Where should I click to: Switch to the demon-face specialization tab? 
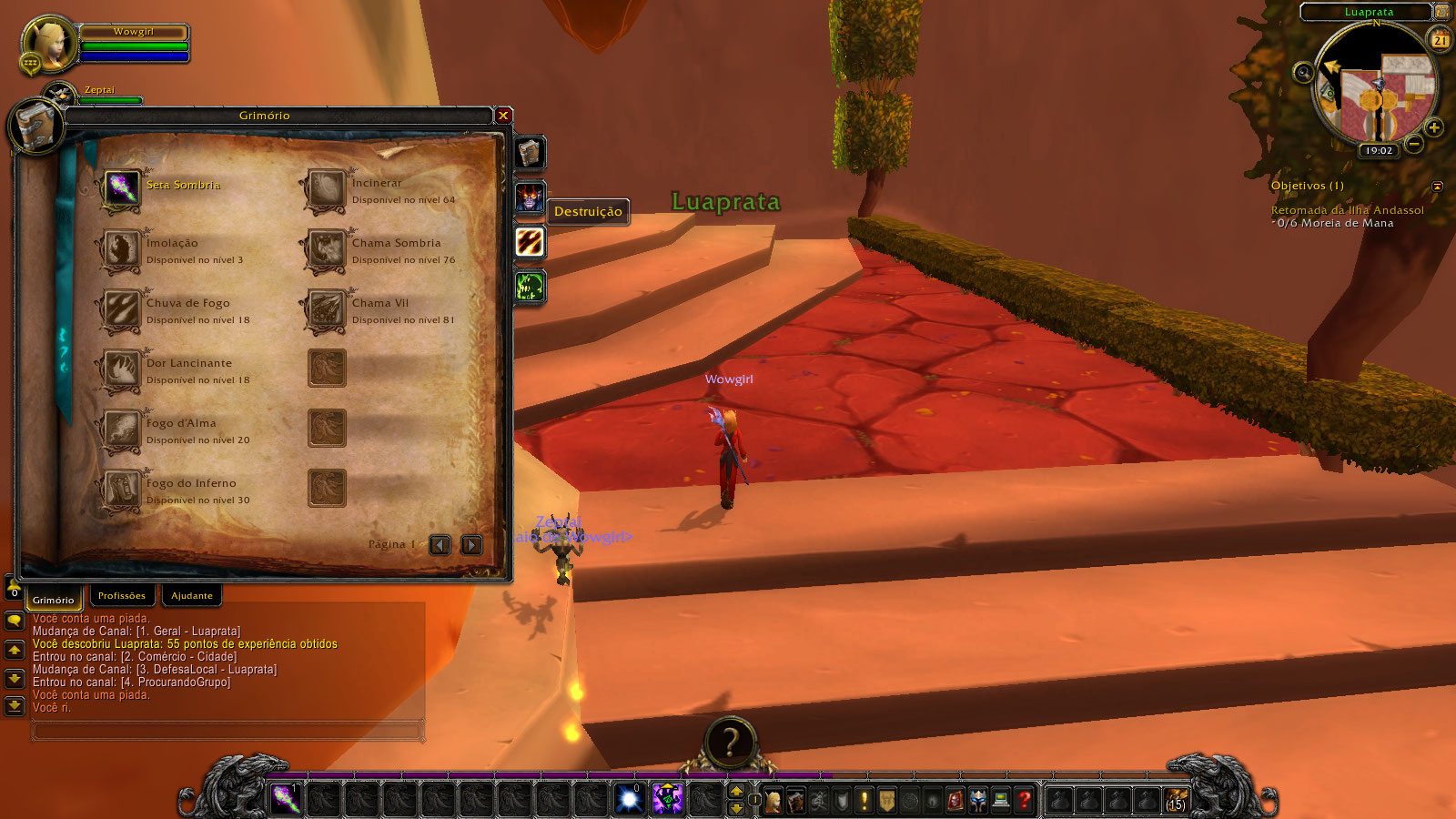[x=530, y=197]
